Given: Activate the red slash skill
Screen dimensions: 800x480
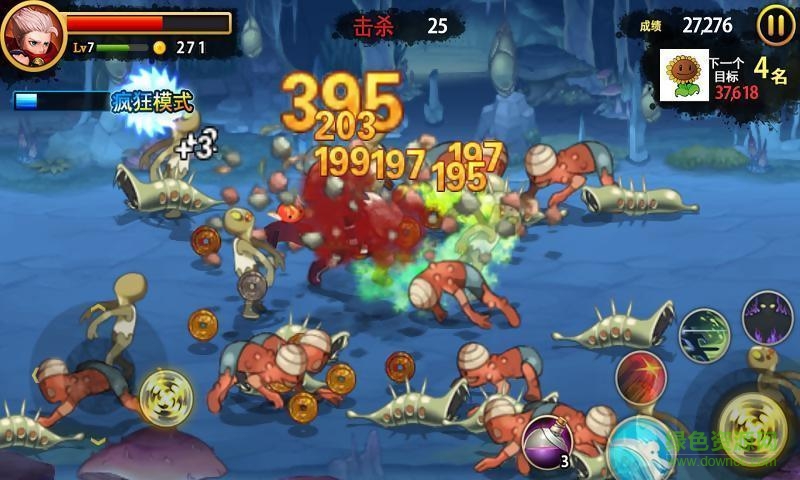Looking at the screenshot, I should 641,376.
